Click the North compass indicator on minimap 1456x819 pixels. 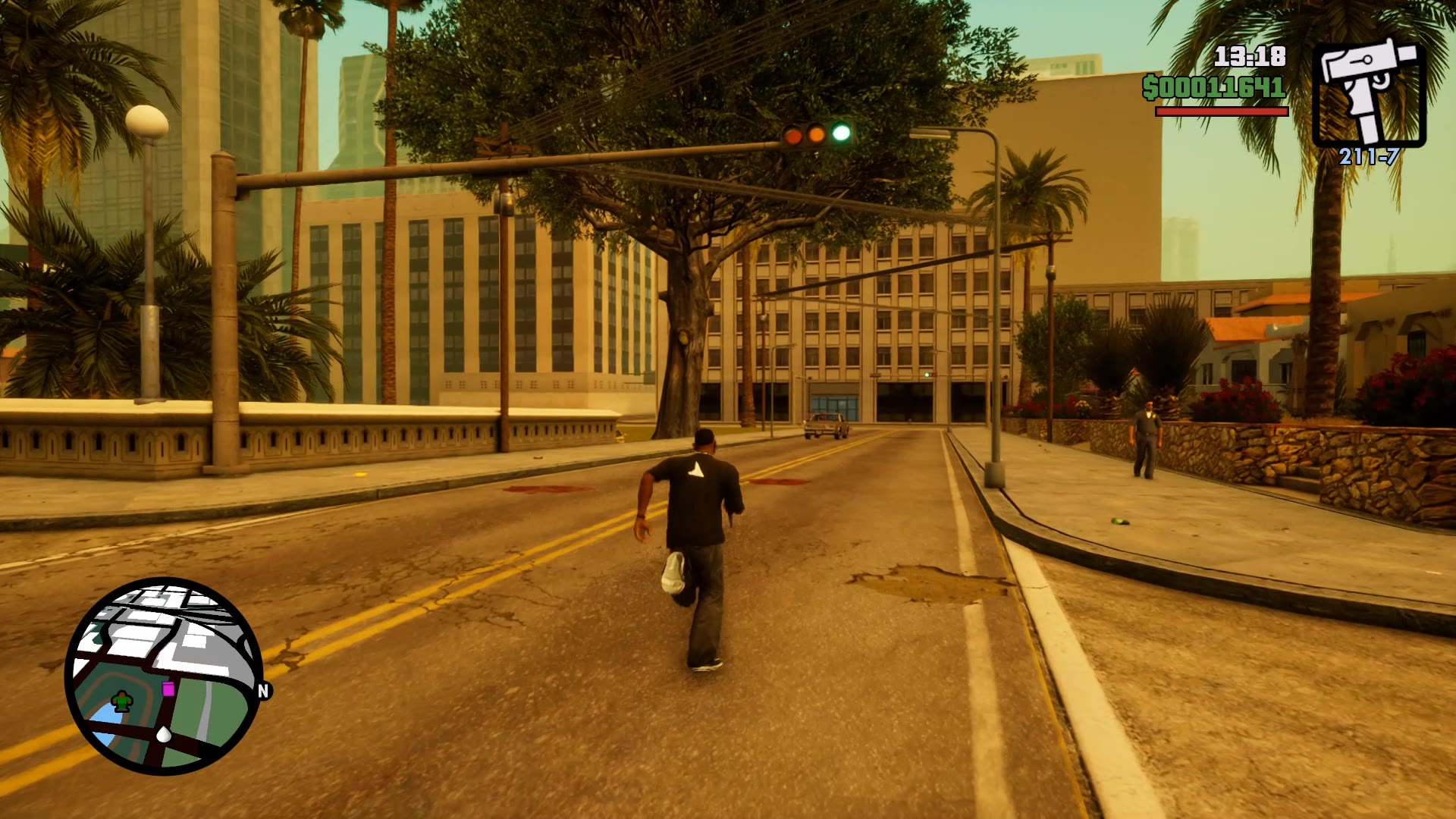263,691
